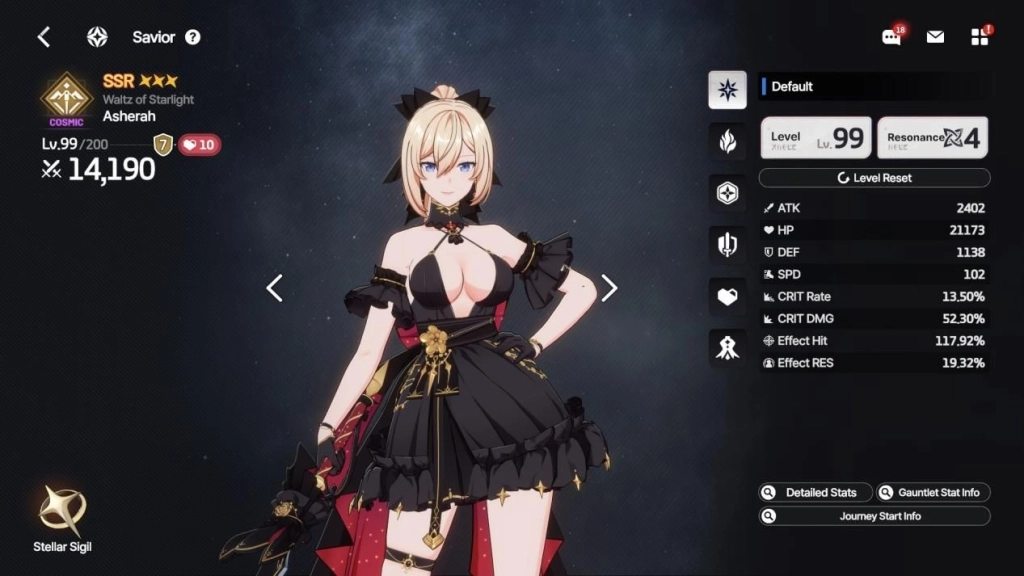This screenshot has height=576, width=1024.
Task: Open the mailbox envelope icon
Action: (935, 37)
